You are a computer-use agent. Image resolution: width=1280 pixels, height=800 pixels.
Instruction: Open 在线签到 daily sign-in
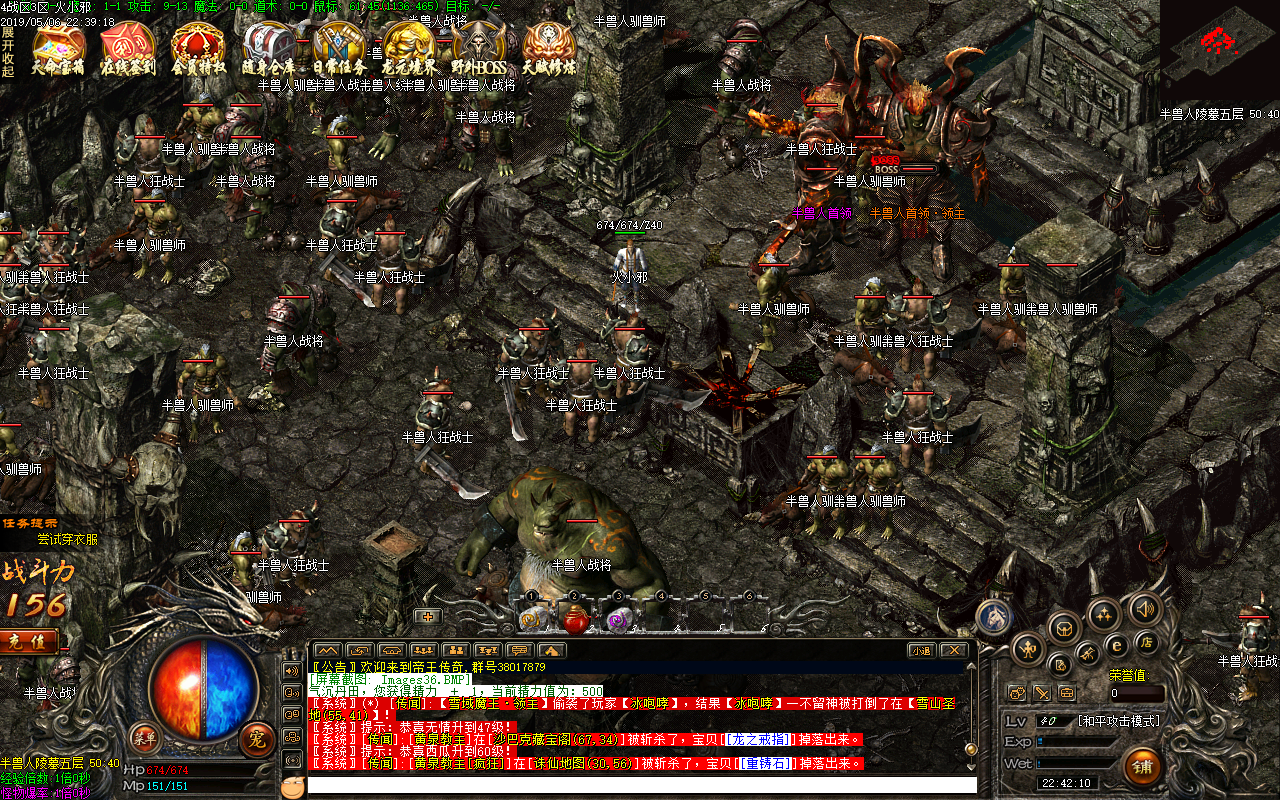tap(128, 48)
